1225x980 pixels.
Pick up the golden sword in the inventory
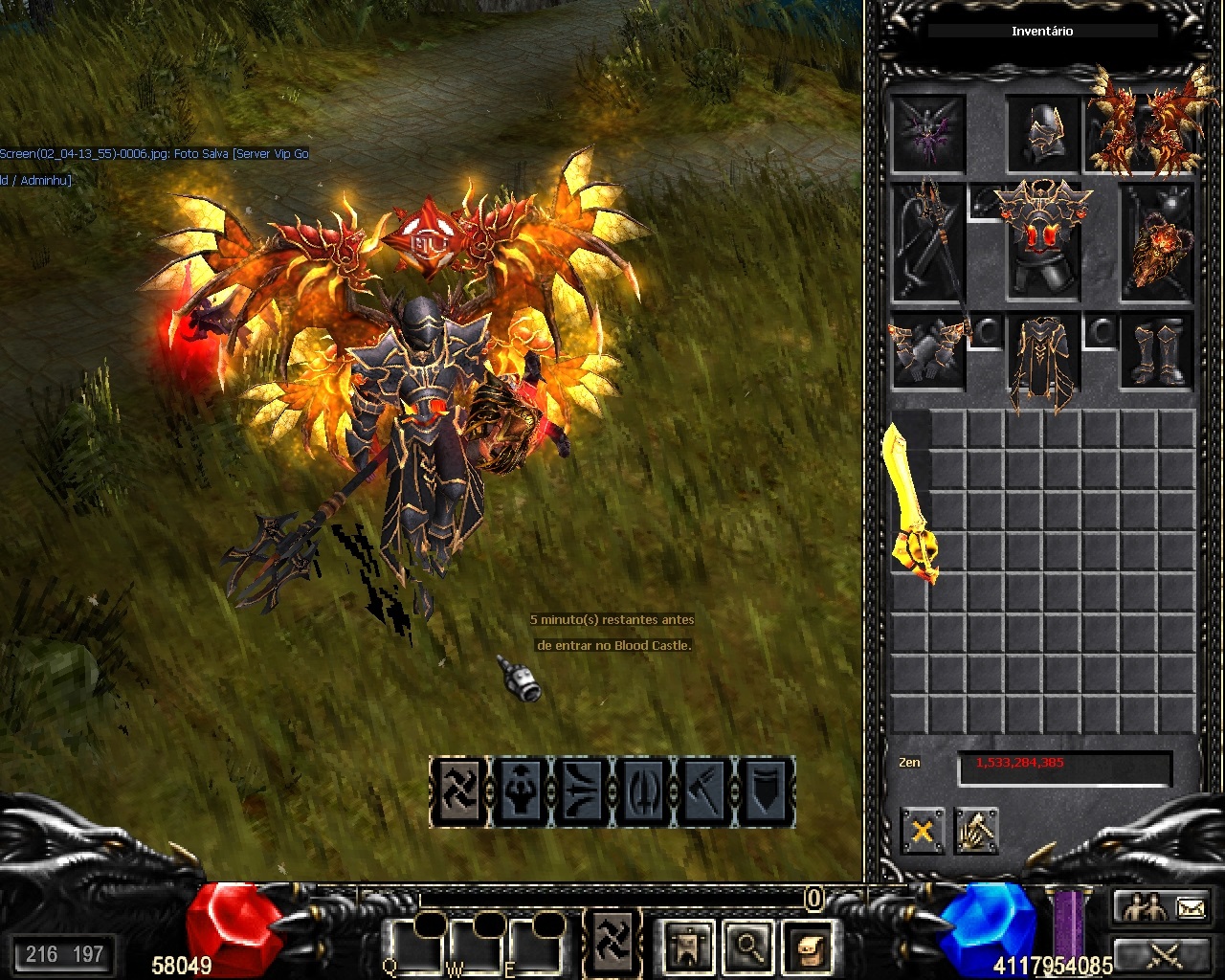(909, 501)
